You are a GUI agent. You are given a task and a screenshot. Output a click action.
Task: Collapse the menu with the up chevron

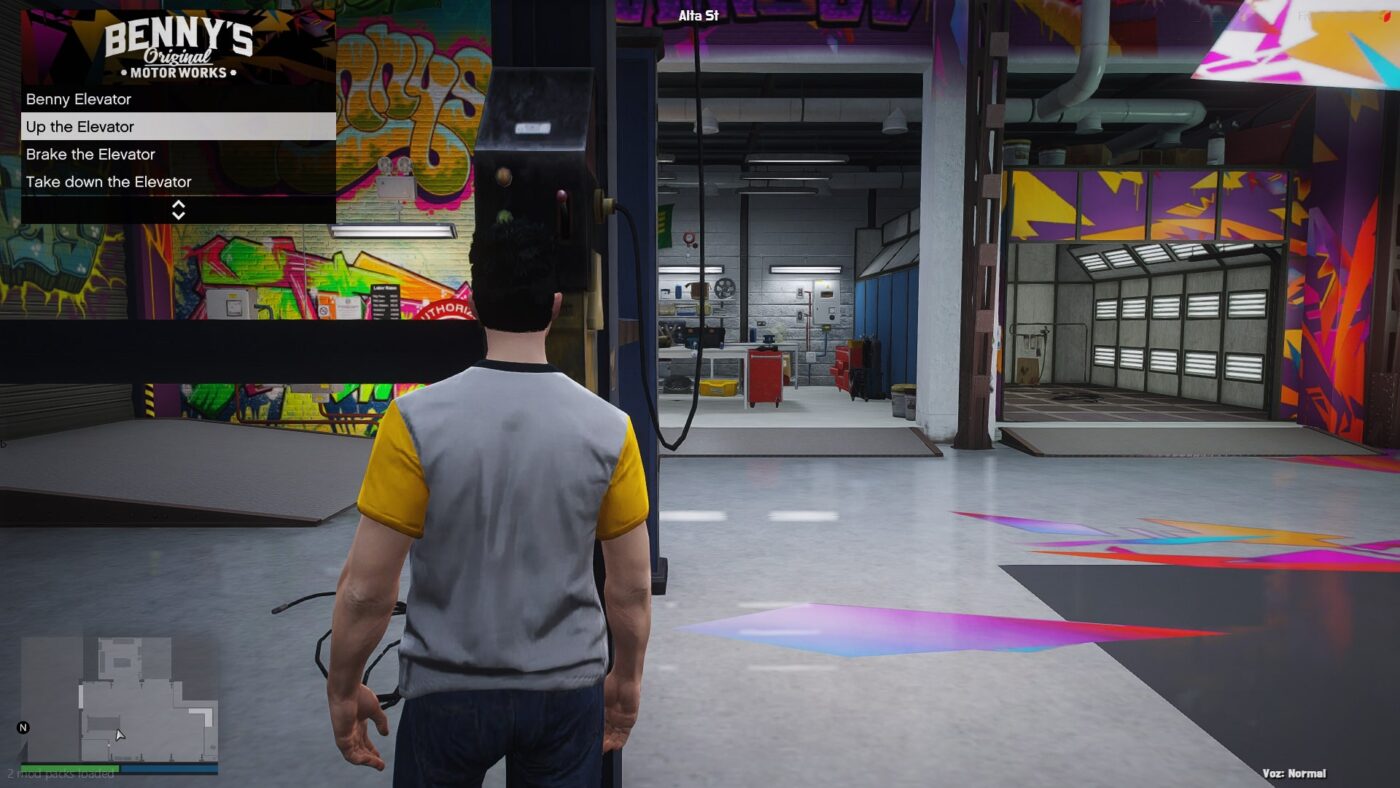[180, 204]
